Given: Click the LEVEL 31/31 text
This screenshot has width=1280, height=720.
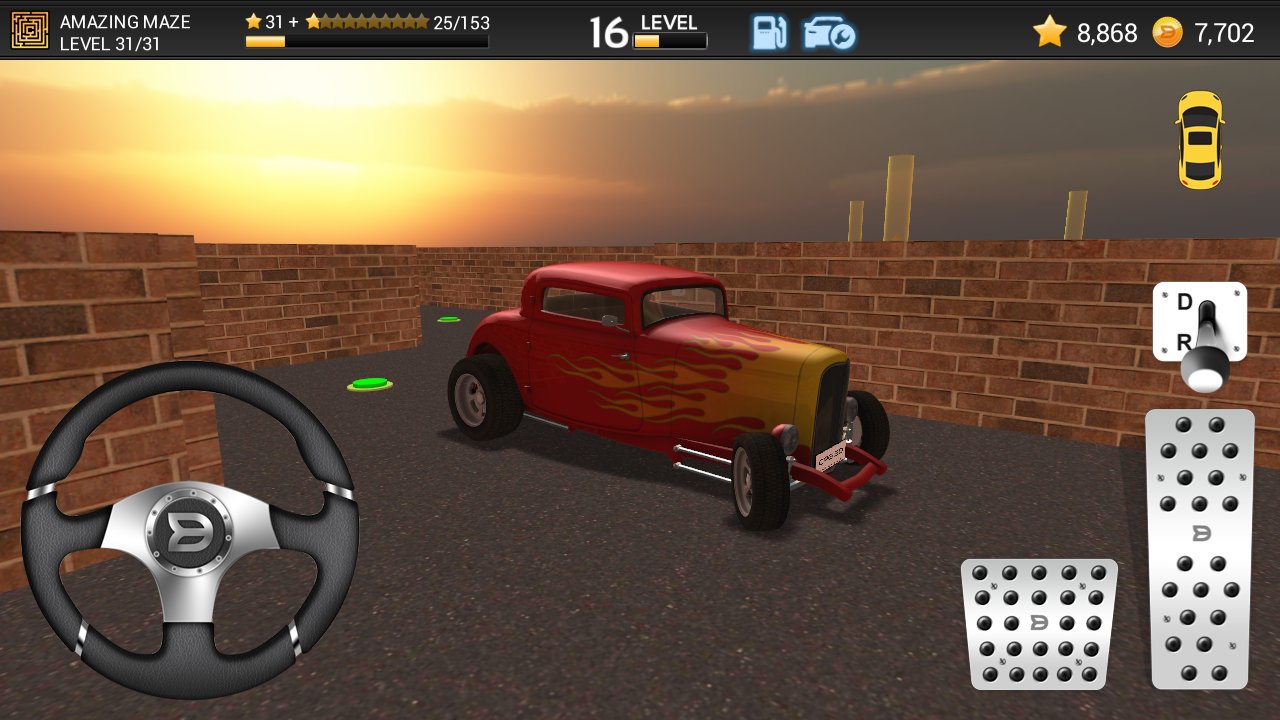Looking at the screenshot, I should pos(108,44).
